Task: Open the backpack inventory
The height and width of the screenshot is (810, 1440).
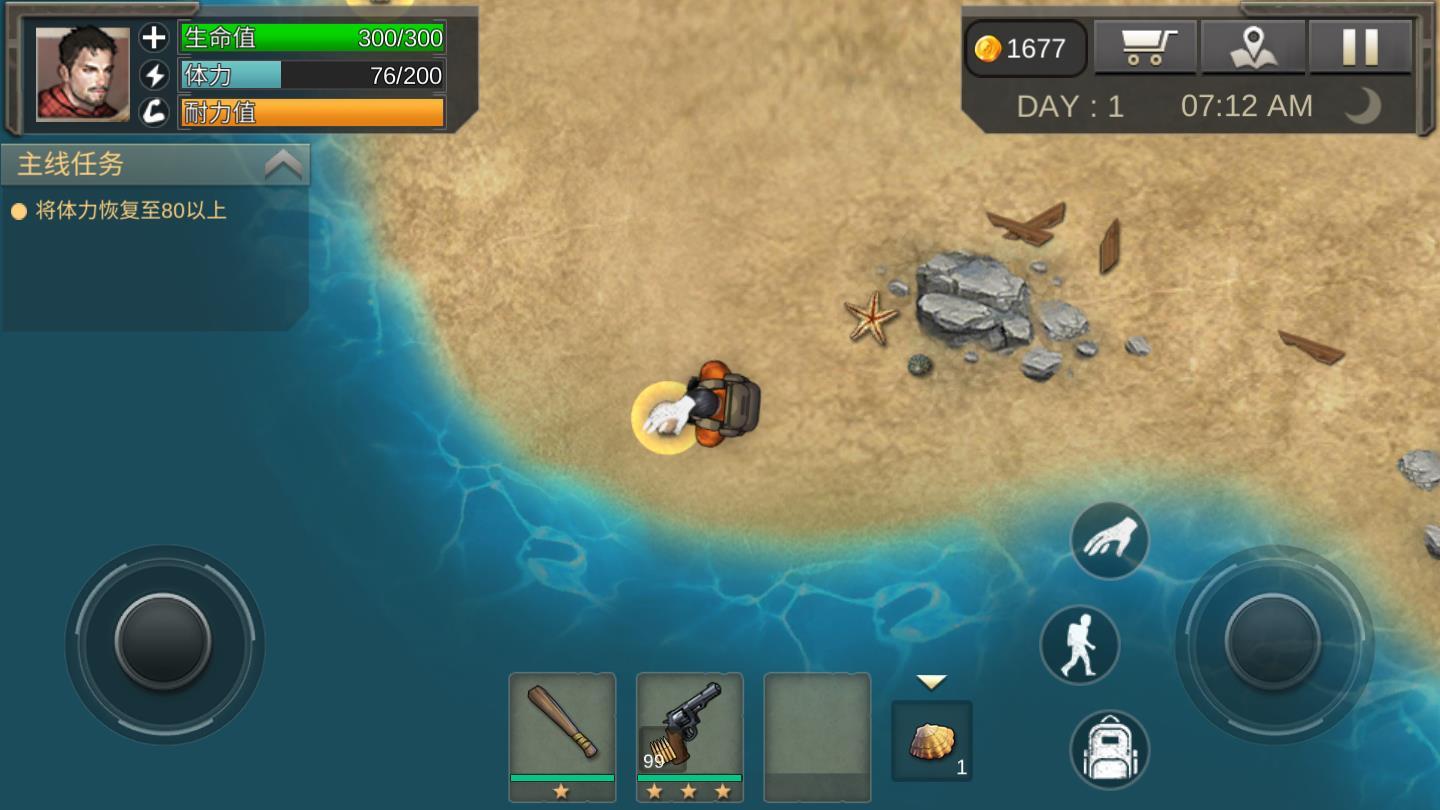Action: pyautogui.click(x=1109, y=750)
